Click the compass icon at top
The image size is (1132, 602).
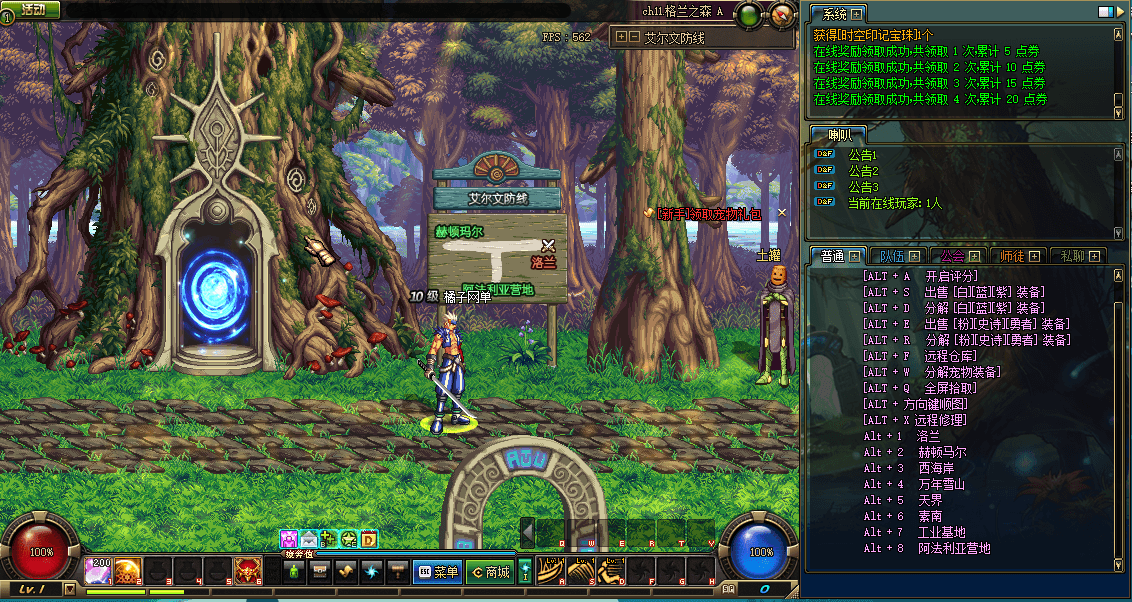click(x=779, y=15)
